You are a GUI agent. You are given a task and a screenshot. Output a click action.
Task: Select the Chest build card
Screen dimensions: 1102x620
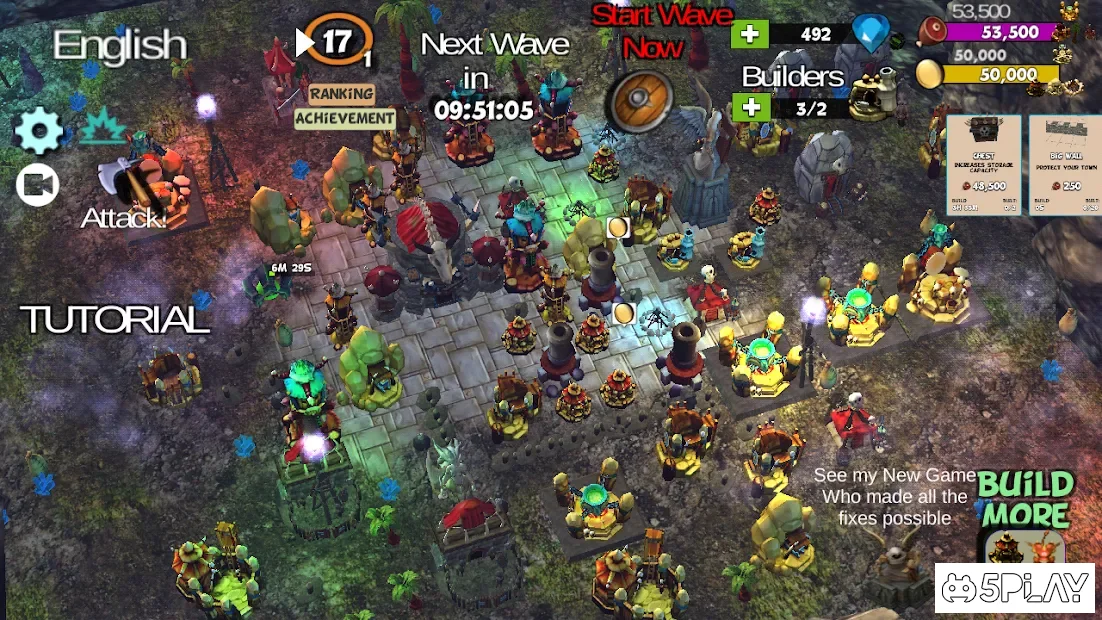[x=984, y=164]
